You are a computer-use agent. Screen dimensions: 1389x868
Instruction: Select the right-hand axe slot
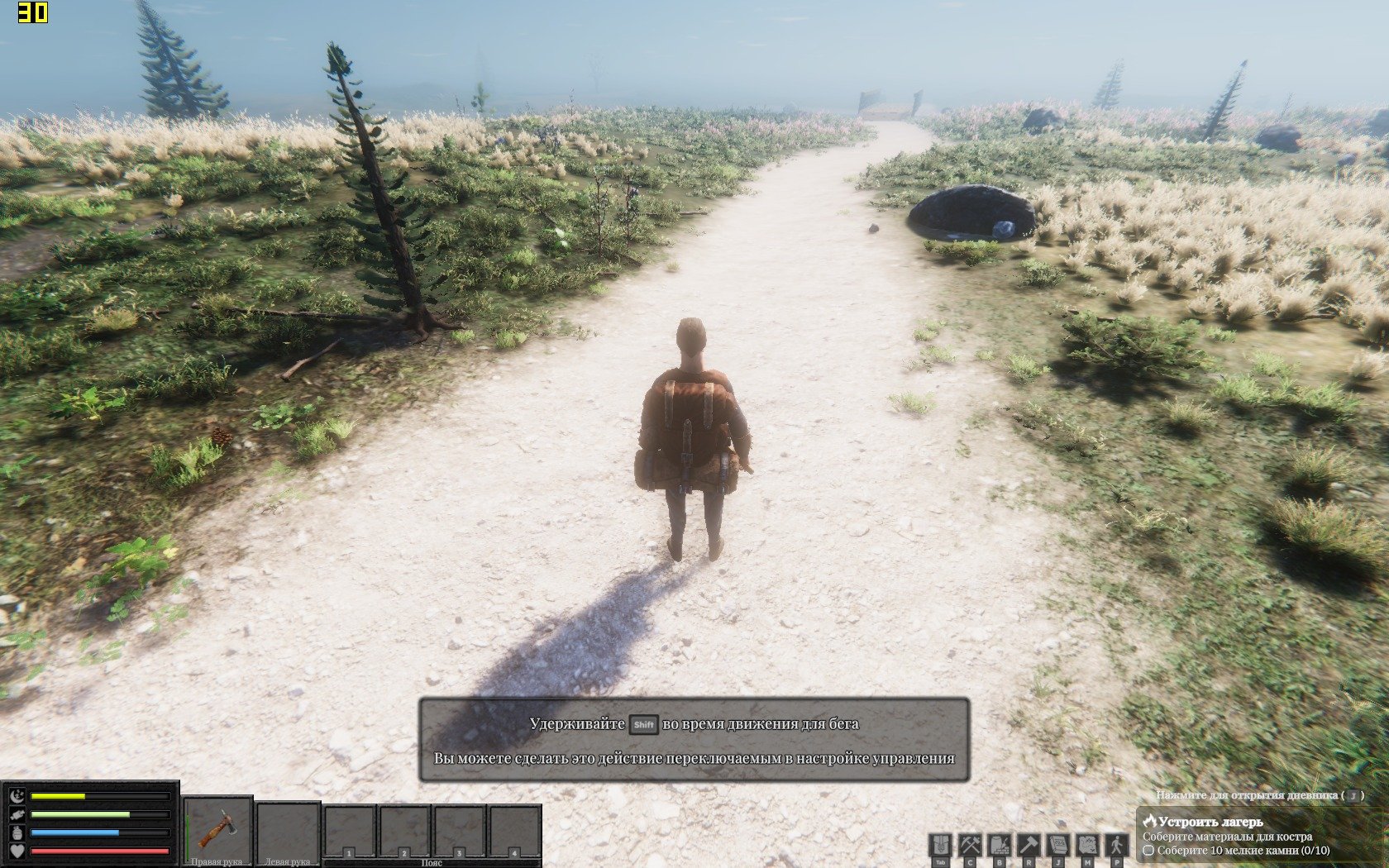pyautogui.click(x=217, y=829)
